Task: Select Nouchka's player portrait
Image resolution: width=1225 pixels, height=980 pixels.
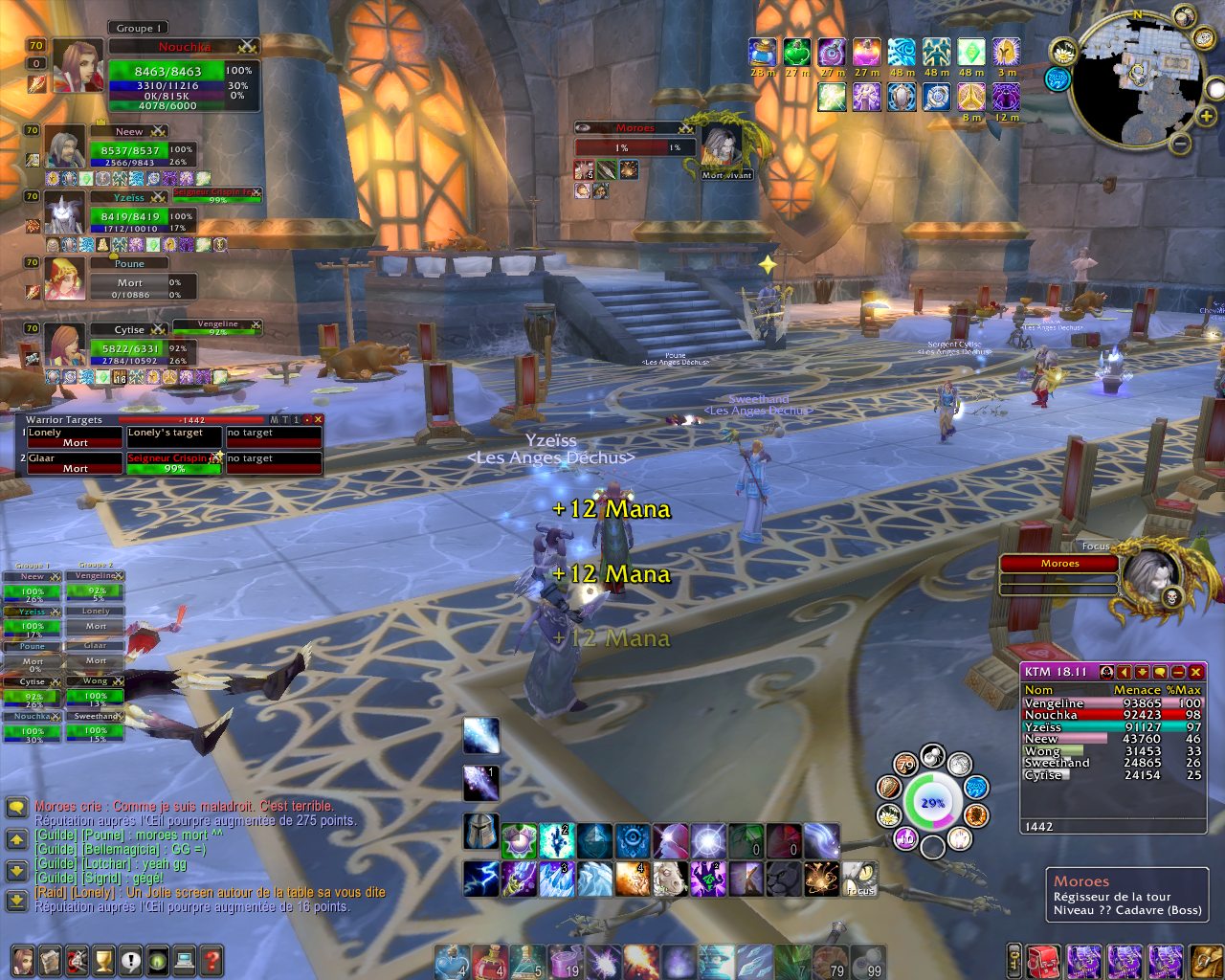Action: pyautogui.click(x=78, y=66)
